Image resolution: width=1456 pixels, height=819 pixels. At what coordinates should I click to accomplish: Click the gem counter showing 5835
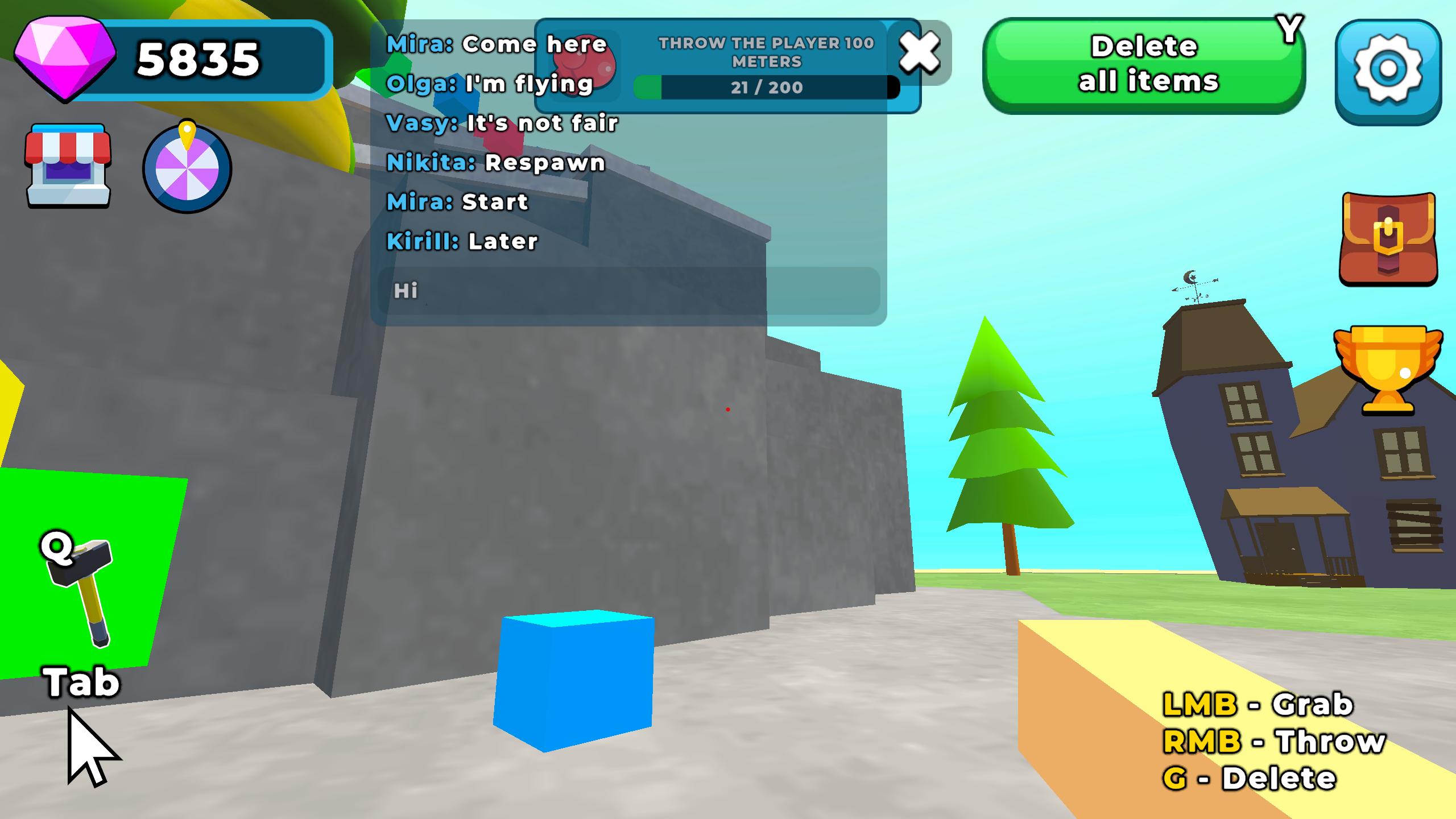coord(199,60)
